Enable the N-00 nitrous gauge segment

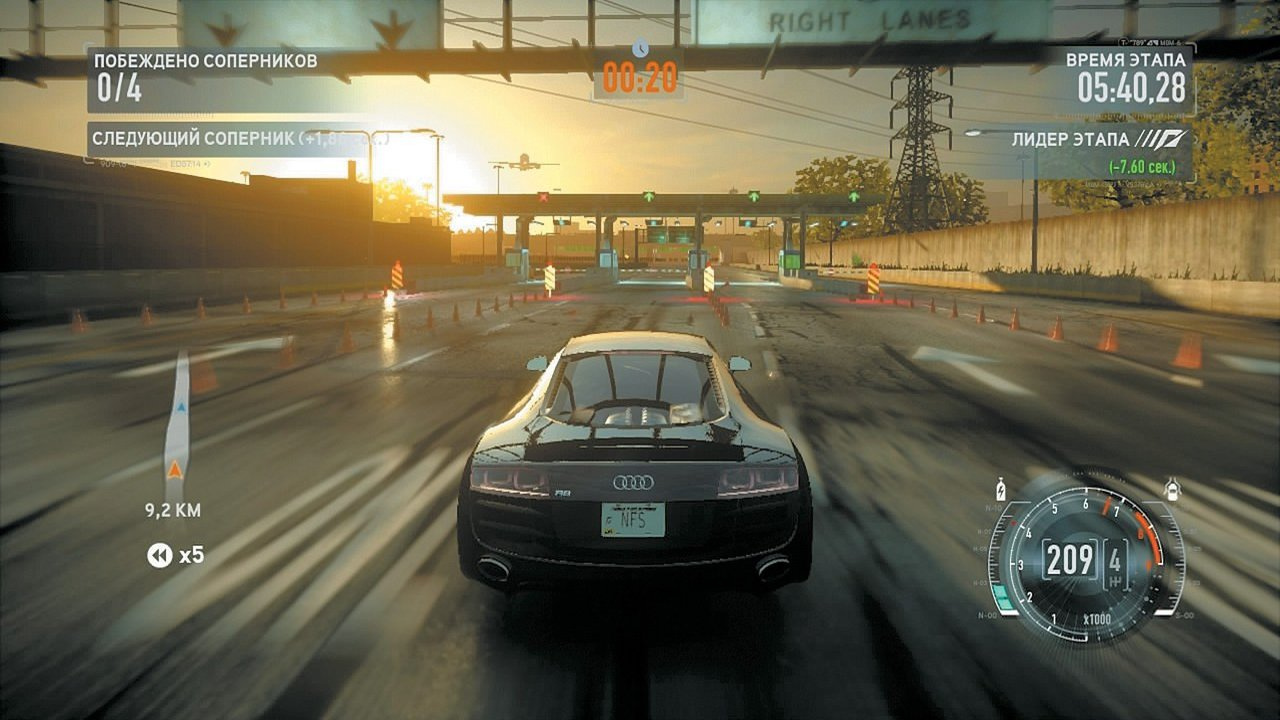987,614
